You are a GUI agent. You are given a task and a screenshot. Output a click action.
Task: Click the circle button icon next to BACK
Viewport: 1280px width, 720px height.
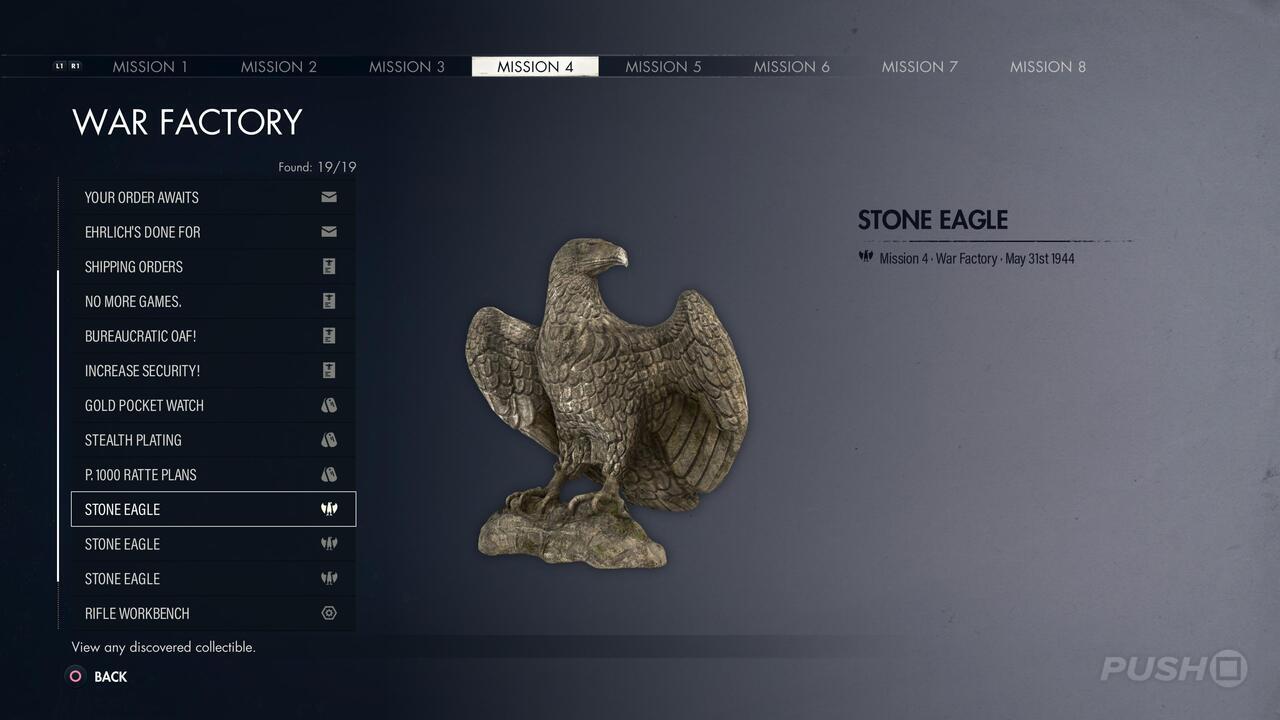coord(74,677)
